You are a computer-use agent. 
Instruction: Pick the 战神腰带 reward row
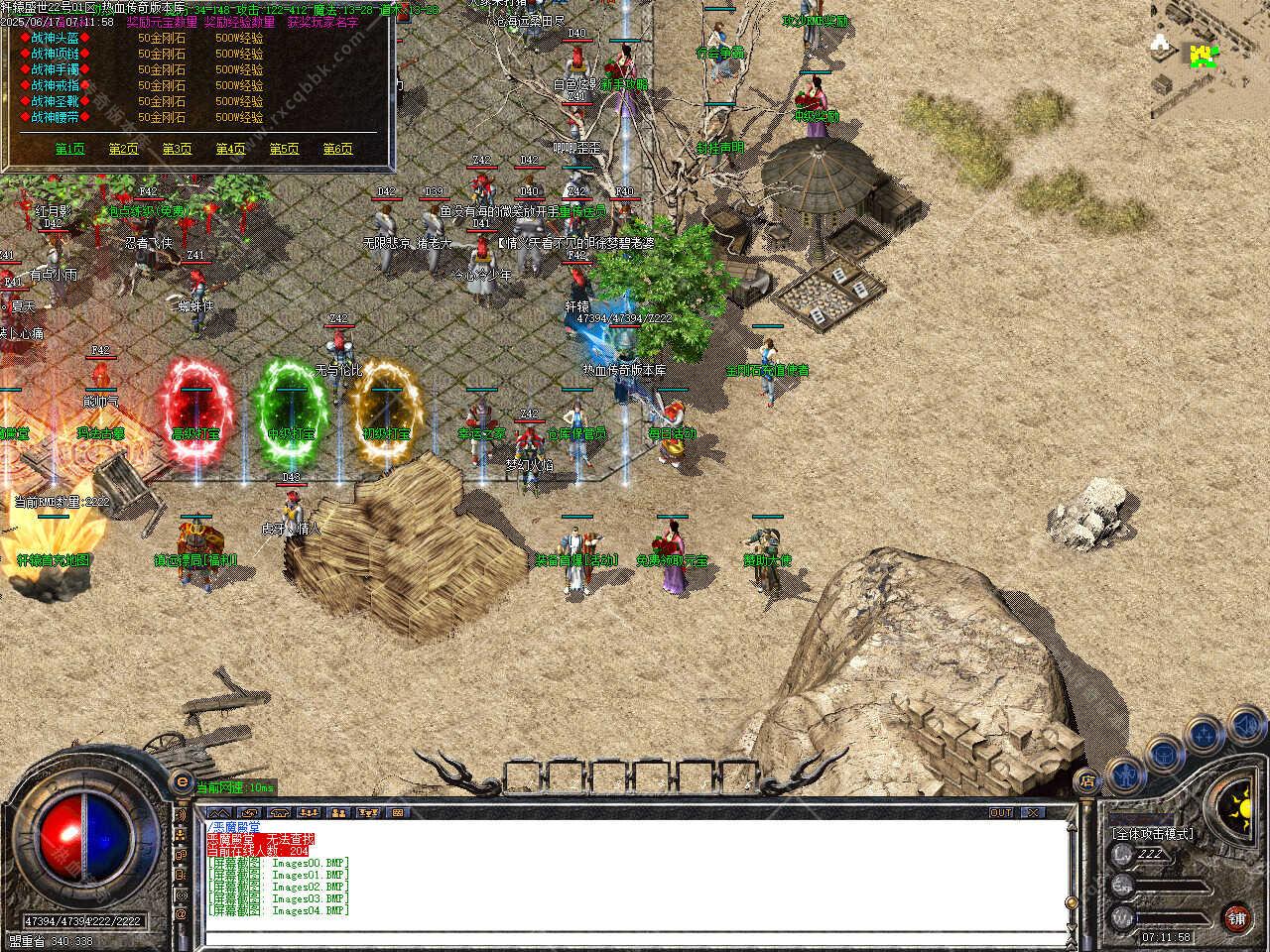click(56, 117)
